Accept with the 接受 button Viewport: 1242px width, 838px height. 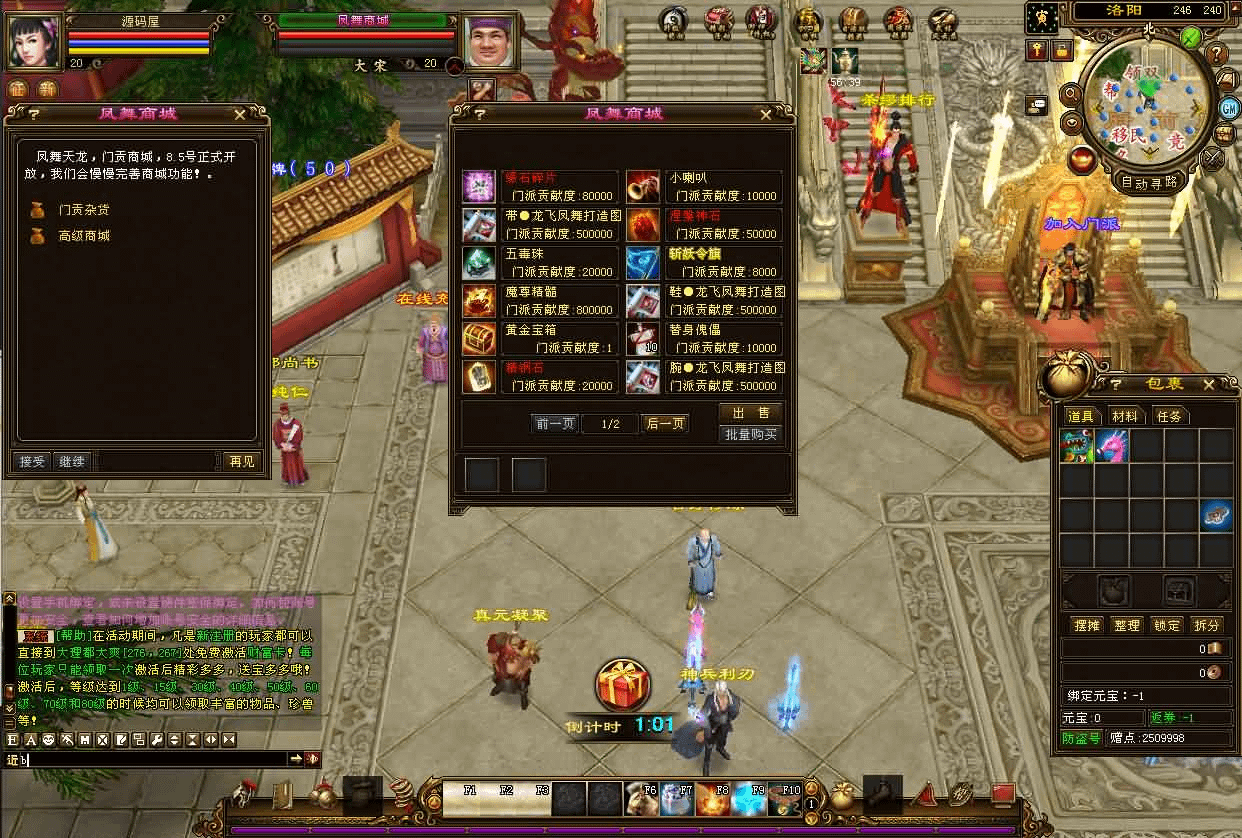coord(33,462)
